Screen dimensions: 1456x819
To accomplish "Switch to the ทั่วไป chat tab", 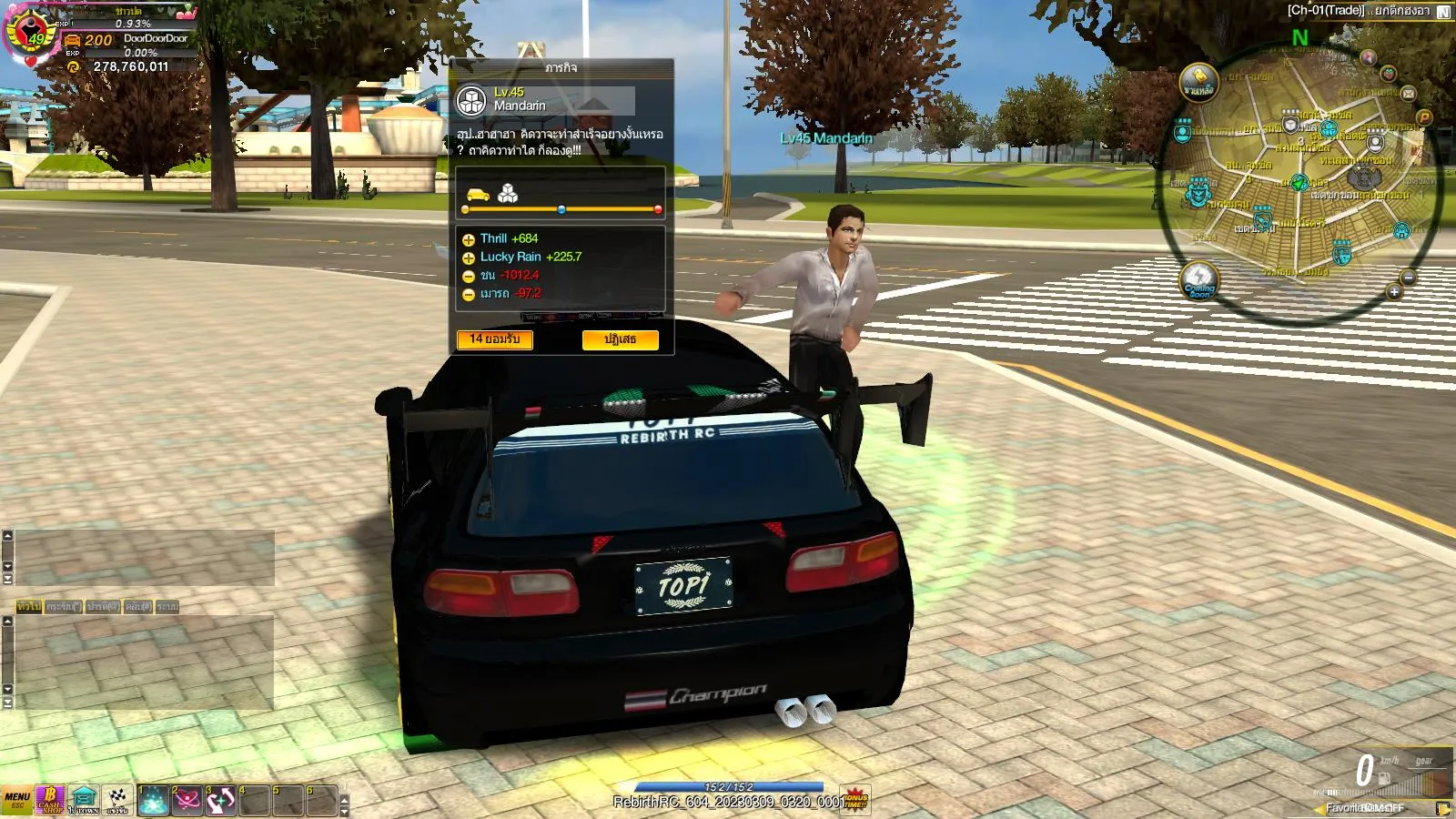I will click(x=29, y=606).
